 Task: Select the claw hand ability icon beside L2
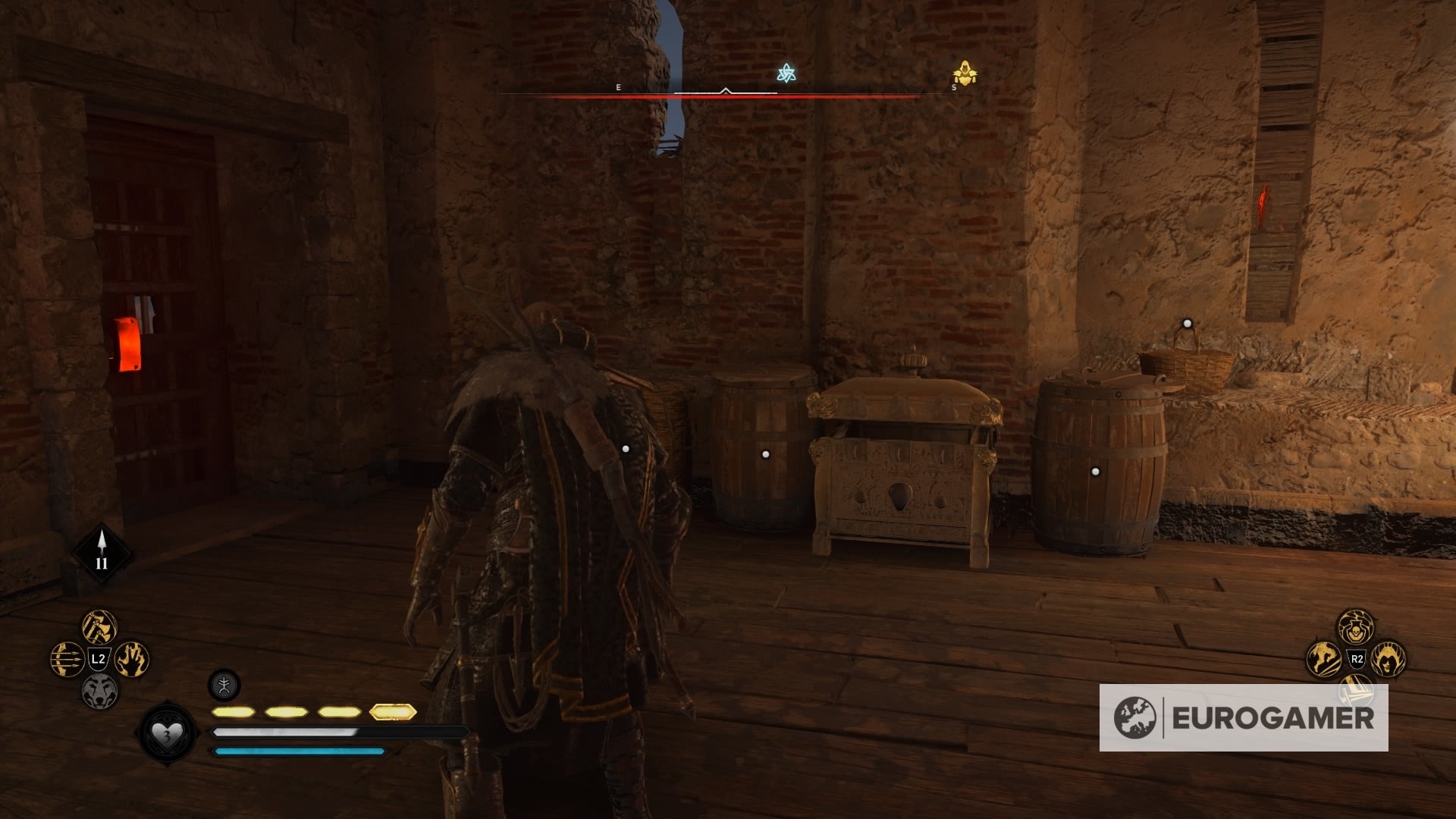pyautogui.click(x=132, y=659)
